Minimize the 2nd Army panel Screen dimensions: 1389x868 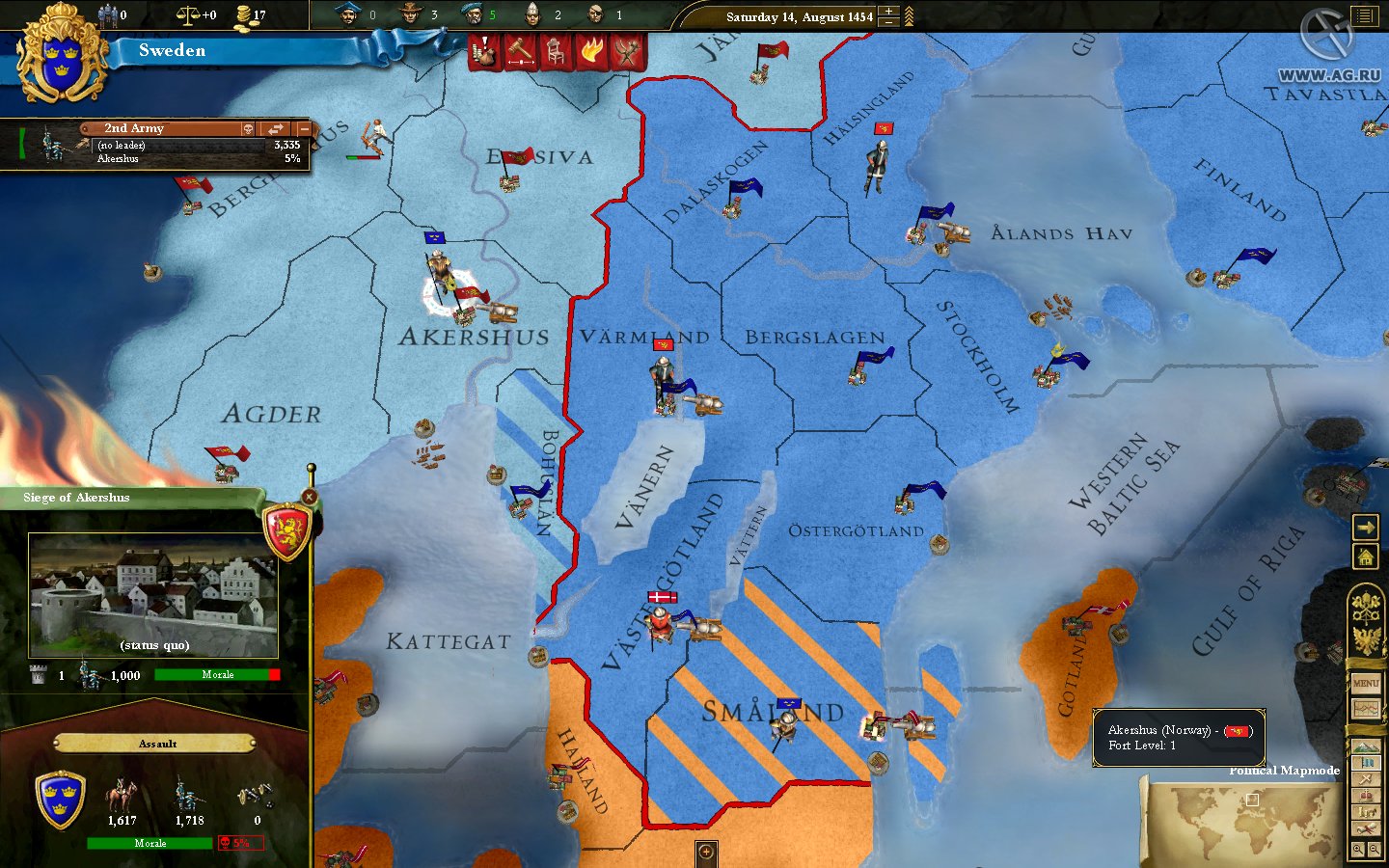(304, 128)
